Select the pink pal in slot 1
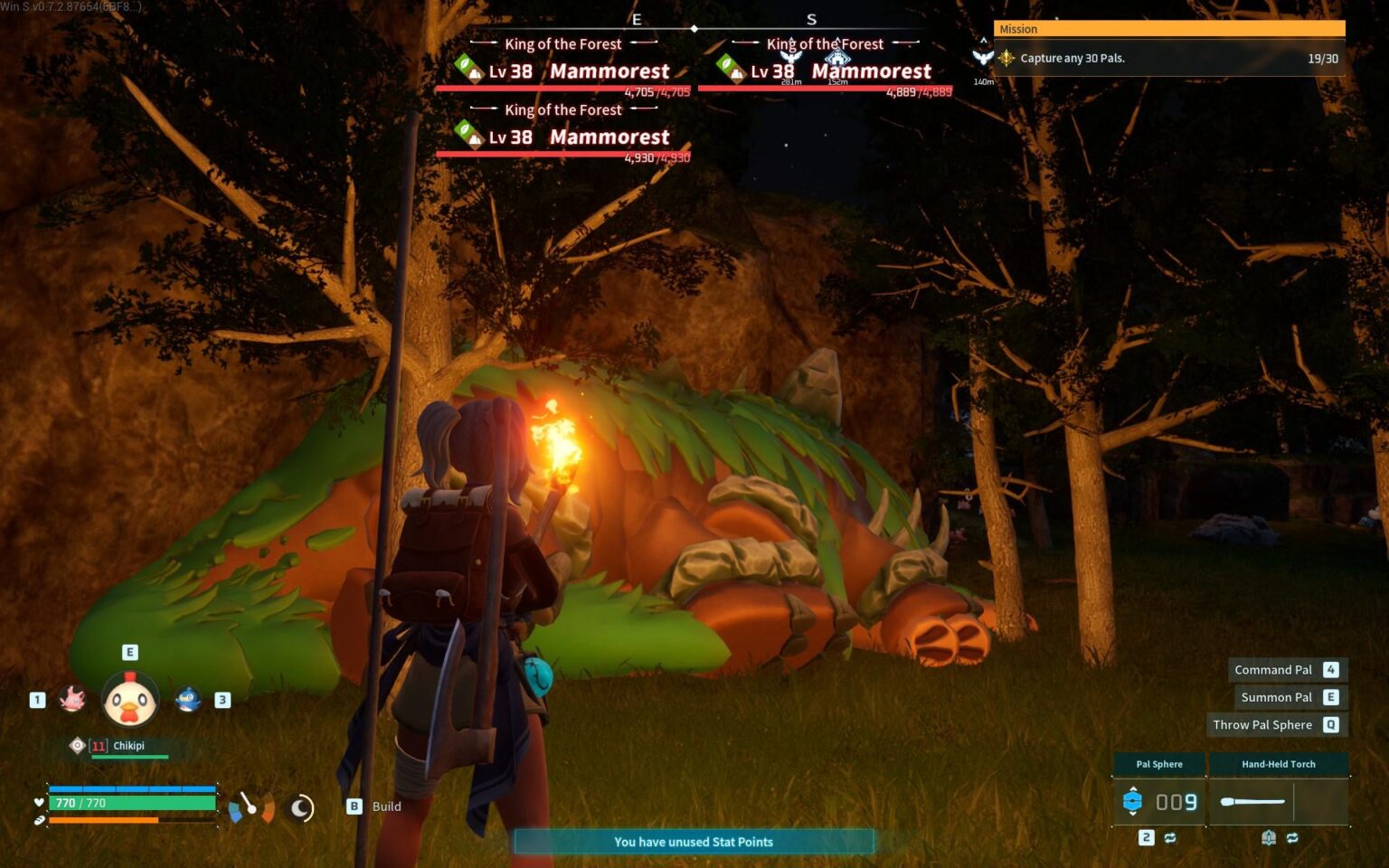This screenshot has width=1389, height=868. (x=71, y=699)
